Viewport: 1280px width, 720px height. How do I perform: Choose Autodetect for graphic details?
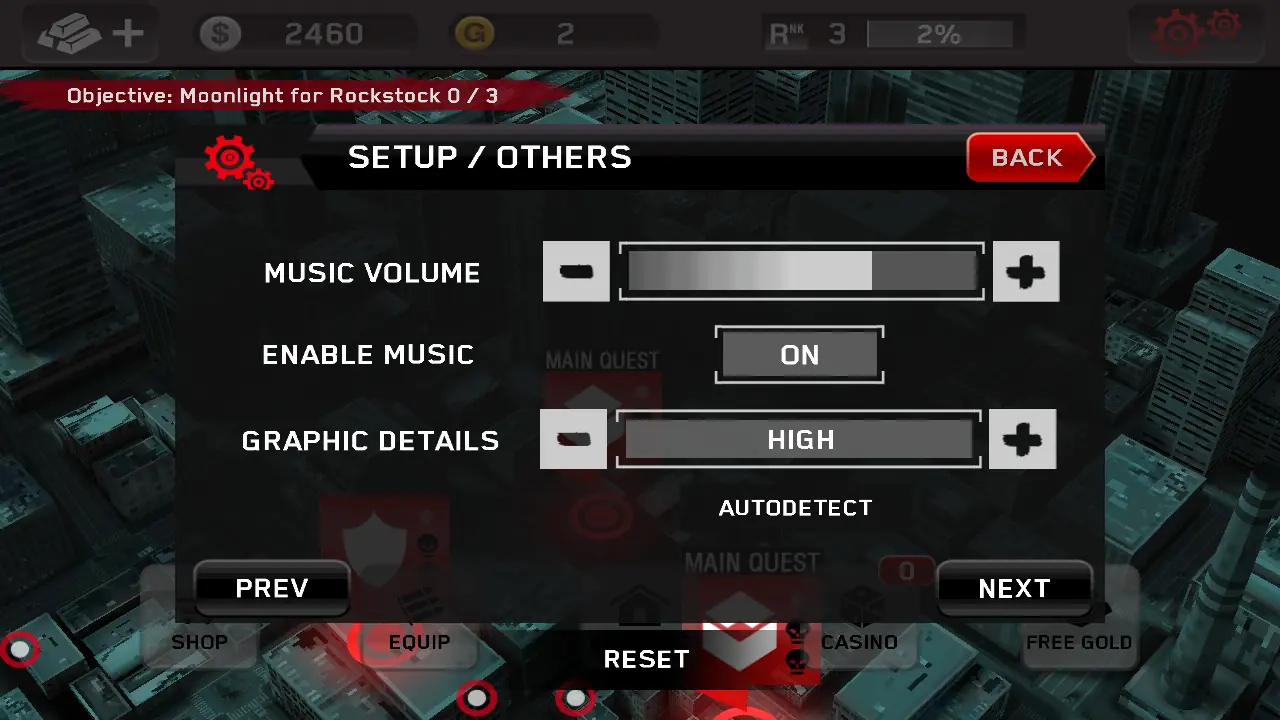795,508
